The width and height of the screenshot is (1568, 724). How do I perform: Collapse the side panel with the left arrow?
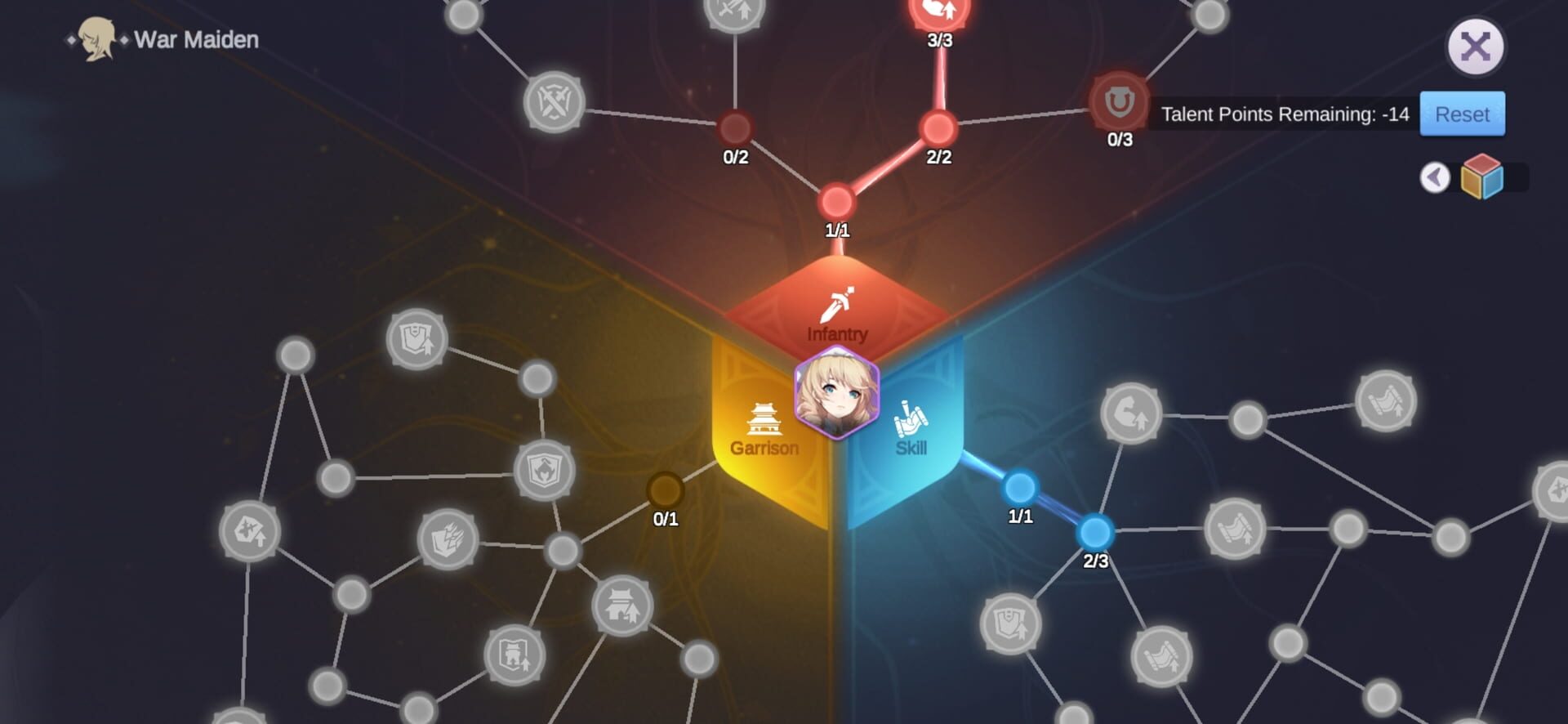[1435, 177]
